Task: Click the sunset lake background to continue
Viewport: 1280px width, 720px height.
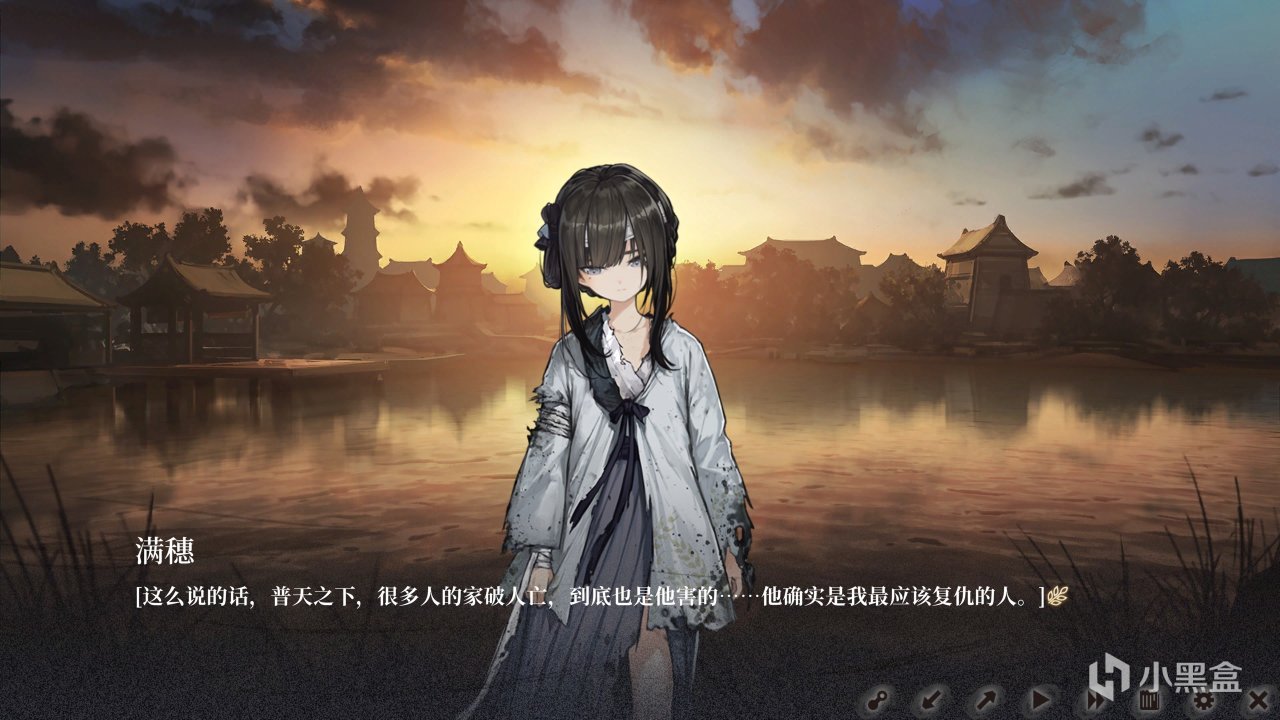Action: (250, 420)
